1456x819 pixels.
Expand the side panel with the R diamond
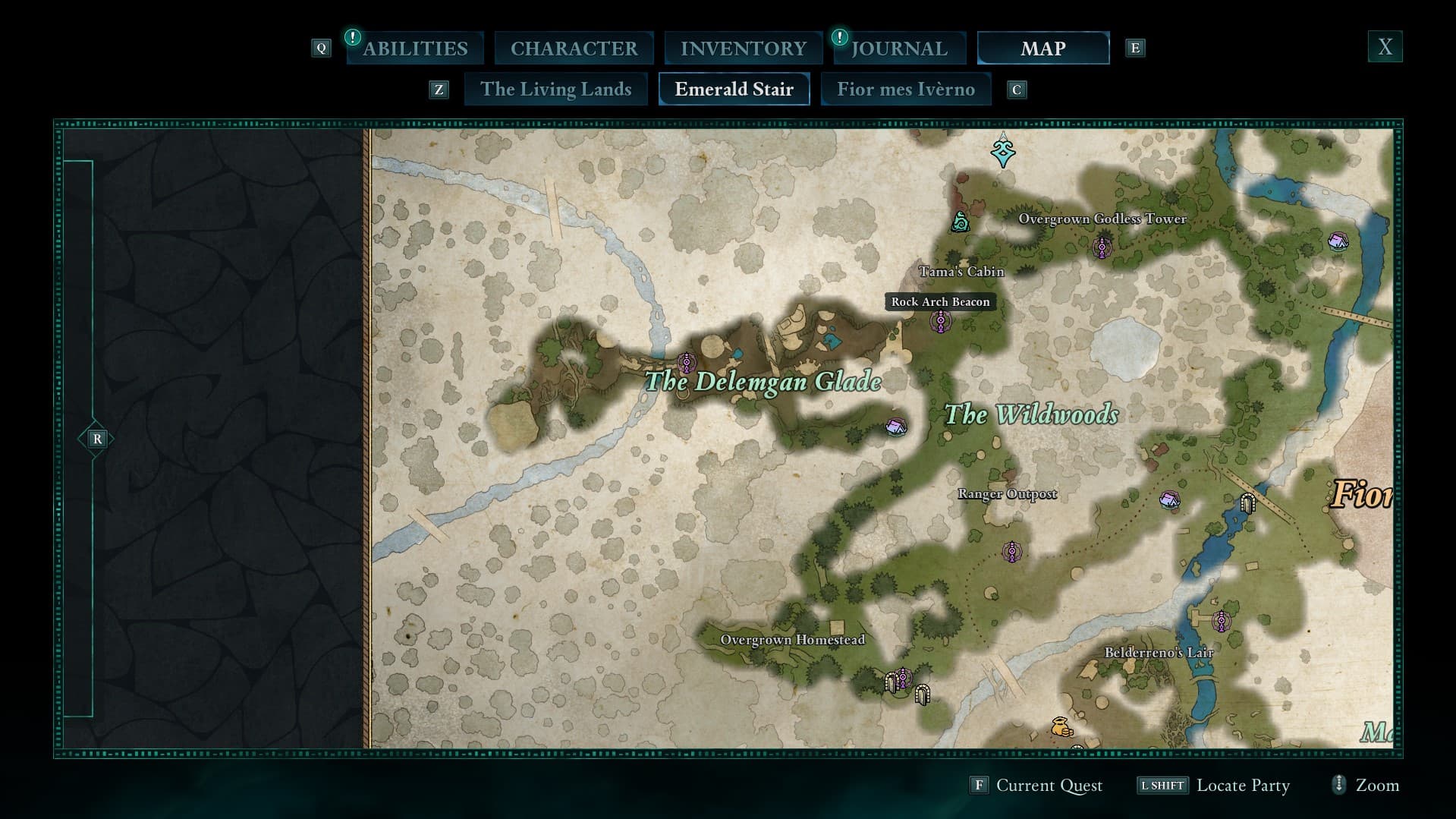click(x=96, y=439)
